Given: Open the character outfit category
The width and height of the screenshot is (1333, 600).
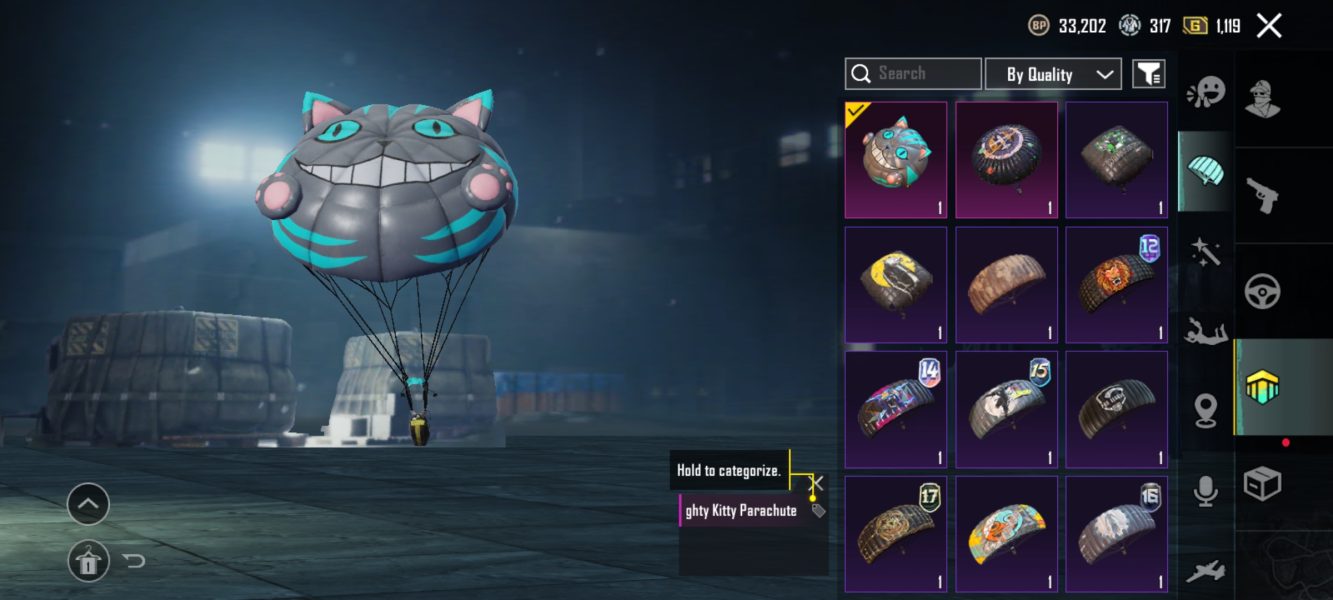Looking at the screenshot, I should [x=1263, y=98].
